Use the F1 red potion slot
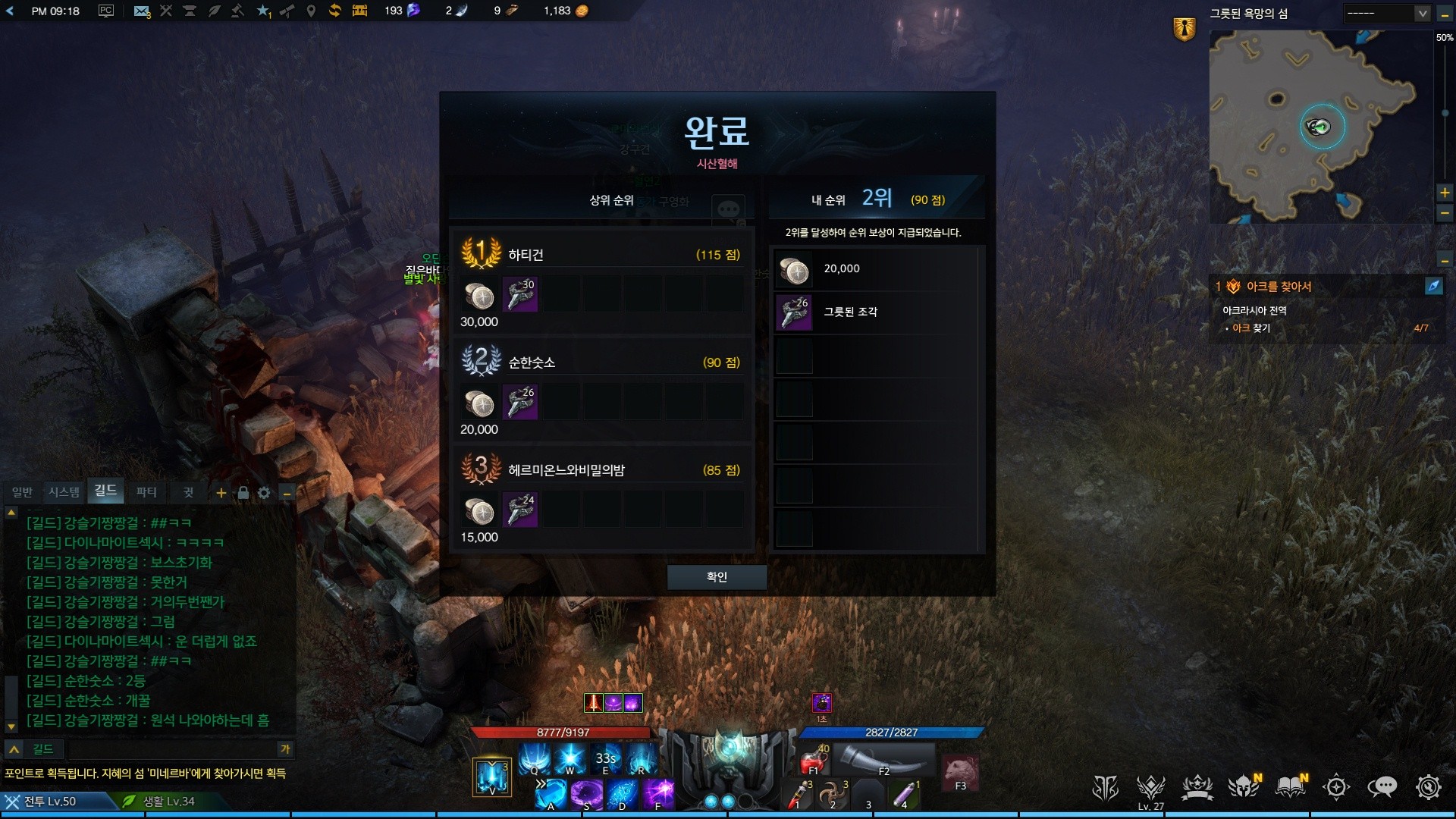The image size is (1456, 819). pyautogui.click(x=813, y=758)
